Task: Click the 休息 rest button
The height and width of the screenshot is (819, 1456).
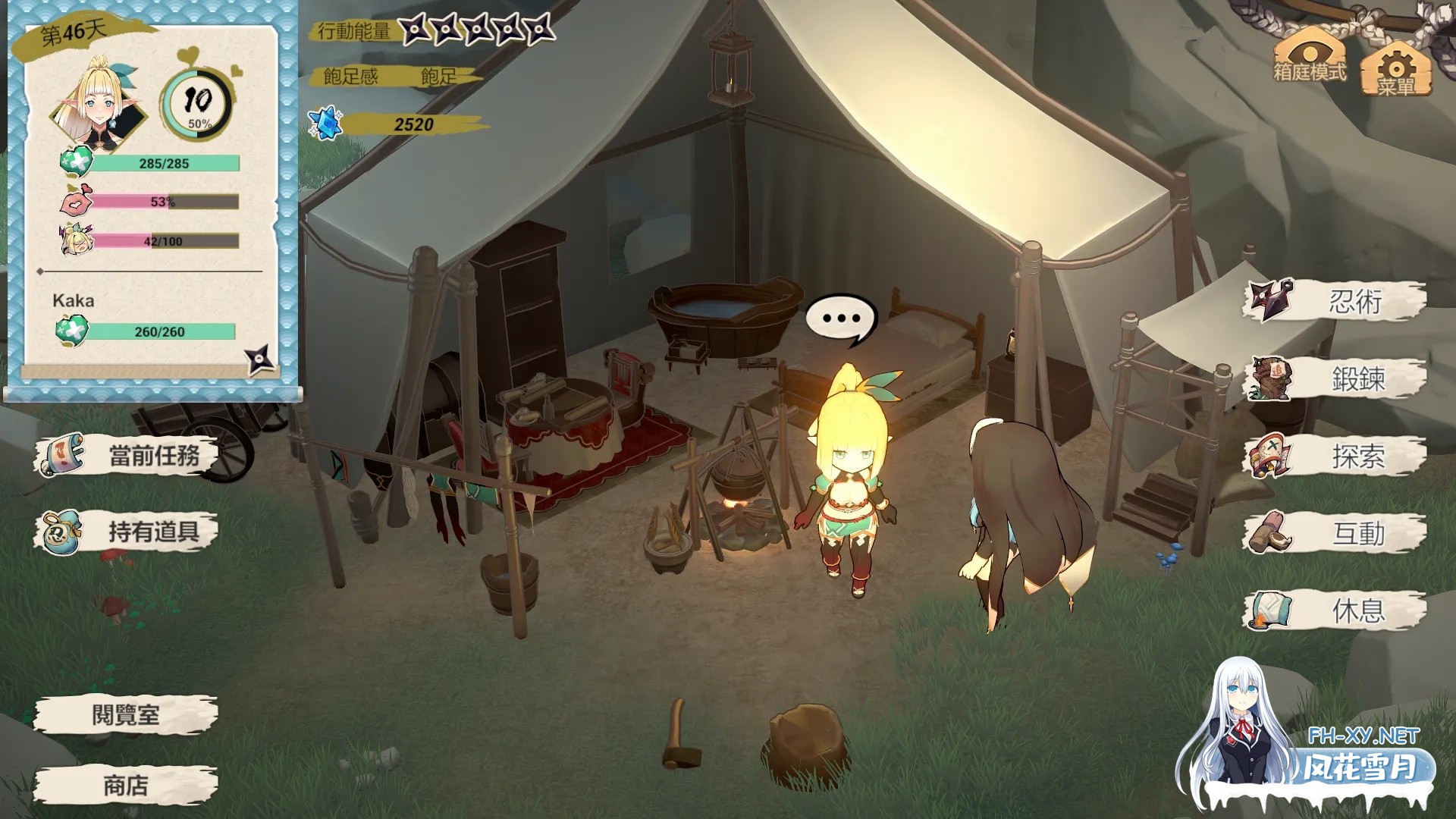Action: [x=1336, y=610]
